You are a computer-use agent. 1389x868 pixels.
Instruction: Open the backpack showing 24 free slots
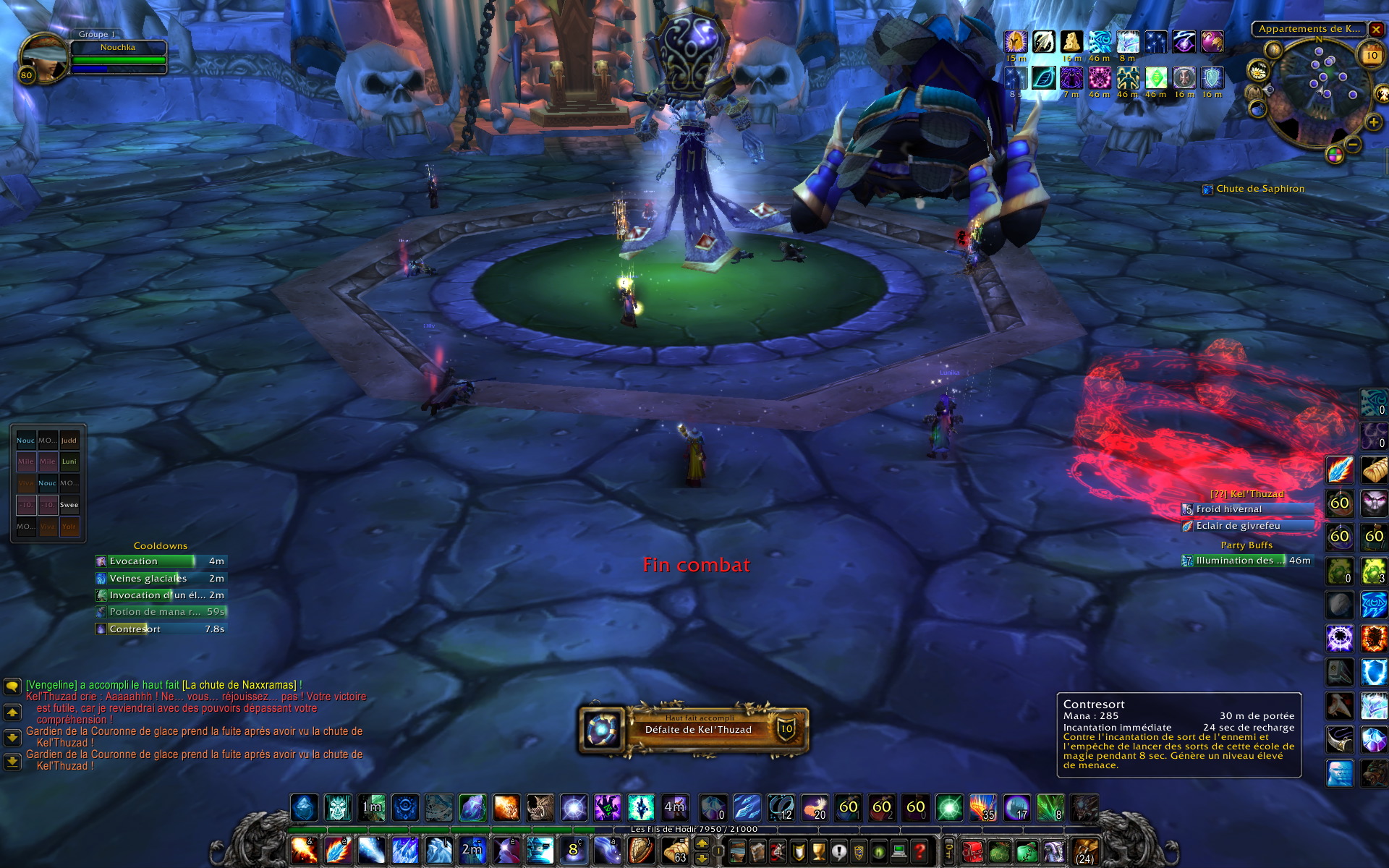(x=1084, y=851)
